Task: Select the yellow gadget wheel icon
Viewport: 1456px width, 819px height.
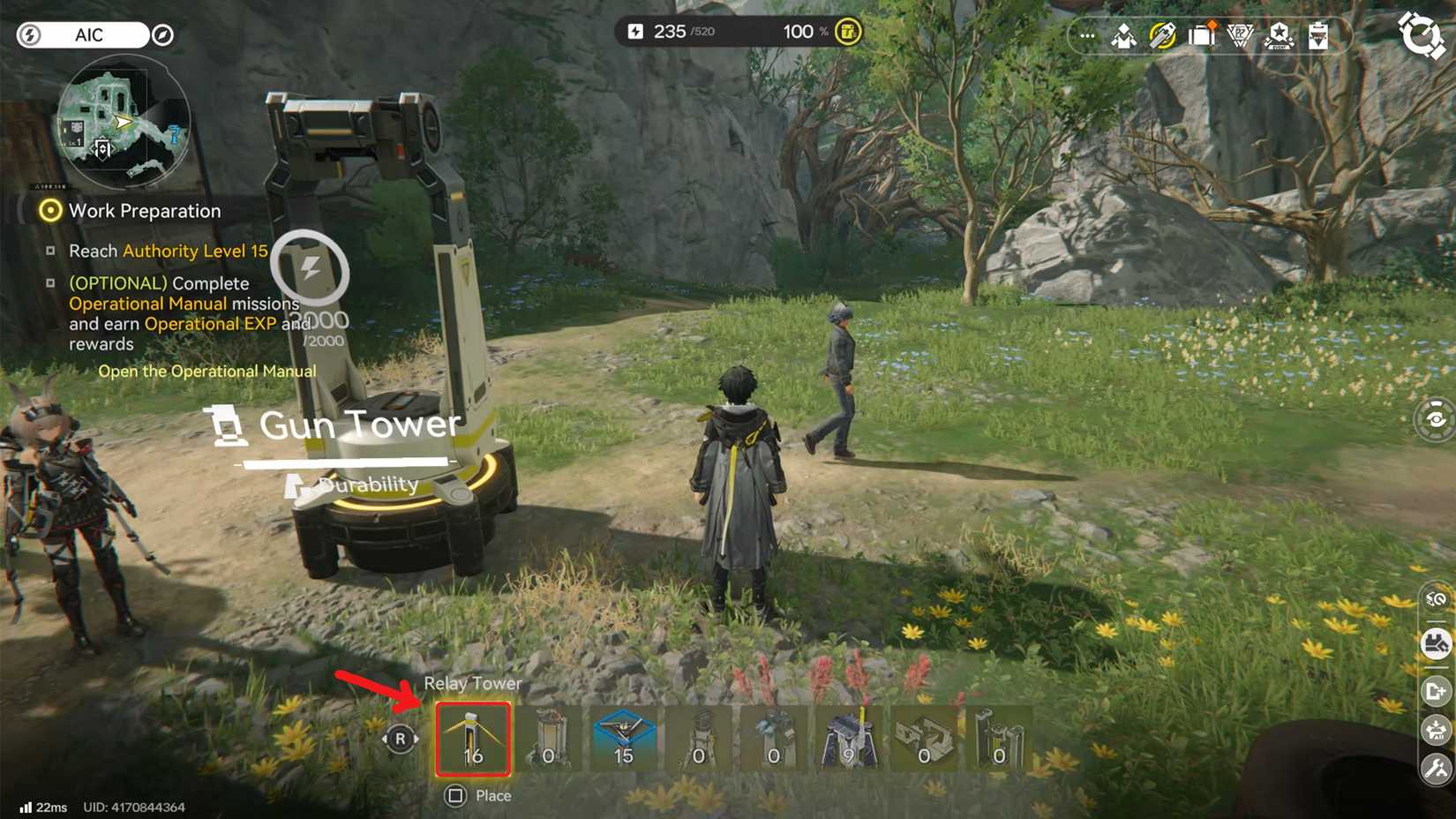Action: 1161,35
